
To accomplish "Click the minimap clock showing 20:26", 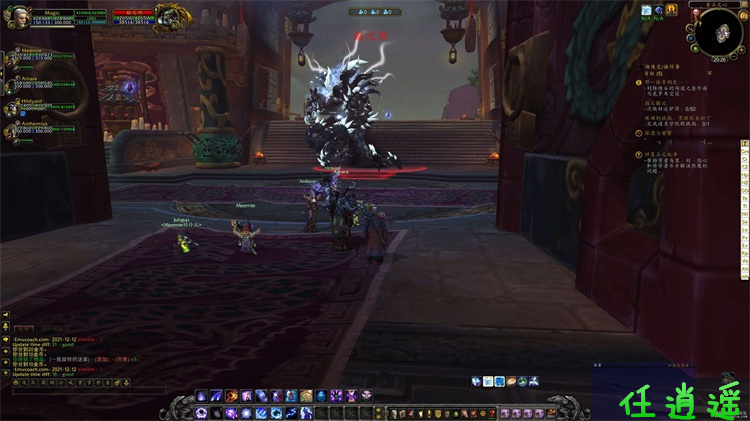I will (719, 60).
